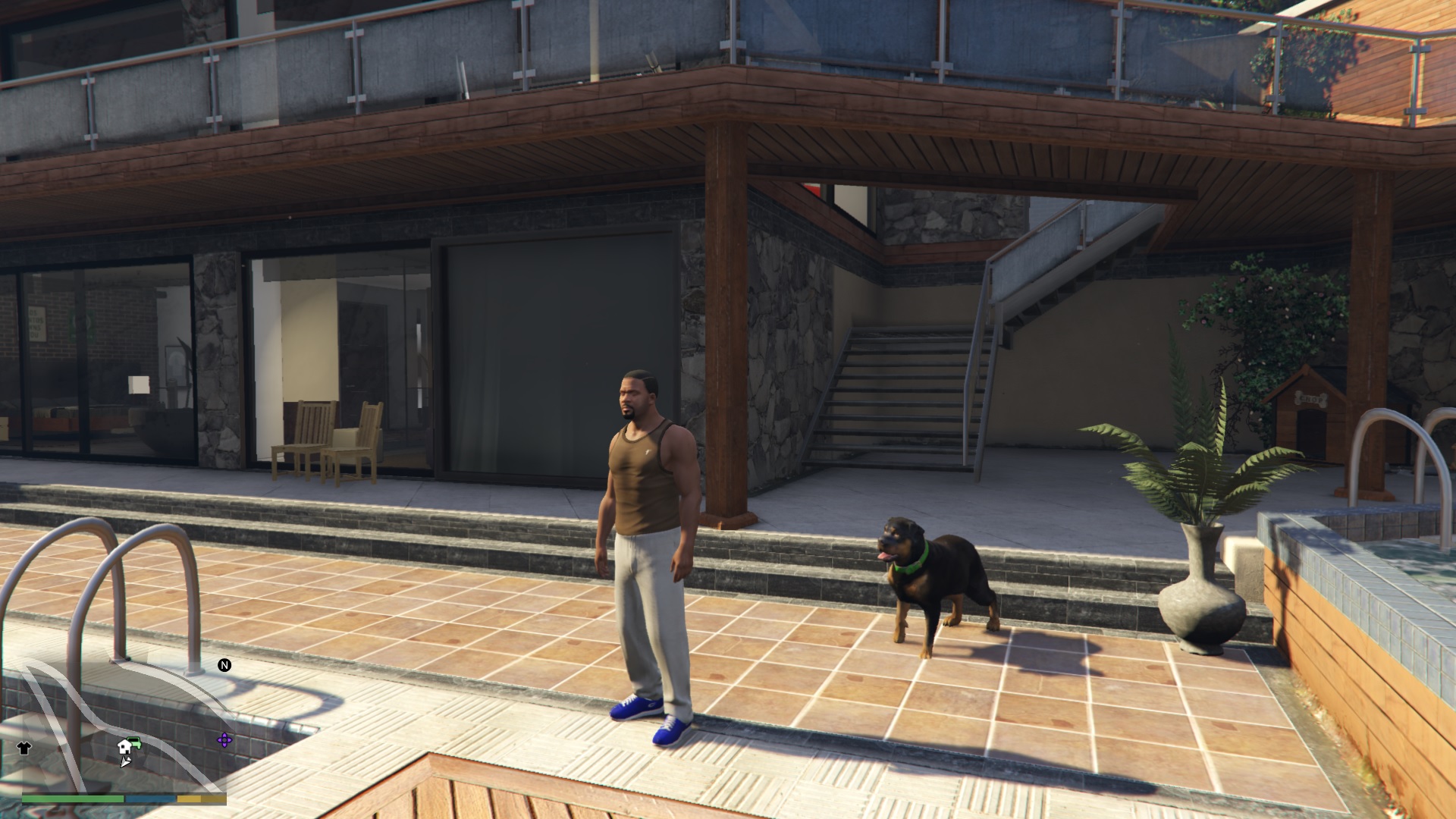The width and height of the screenshot is (1456, 819).
Task: Select the clothing store t-shirt blip
Action: click(24, 748)
